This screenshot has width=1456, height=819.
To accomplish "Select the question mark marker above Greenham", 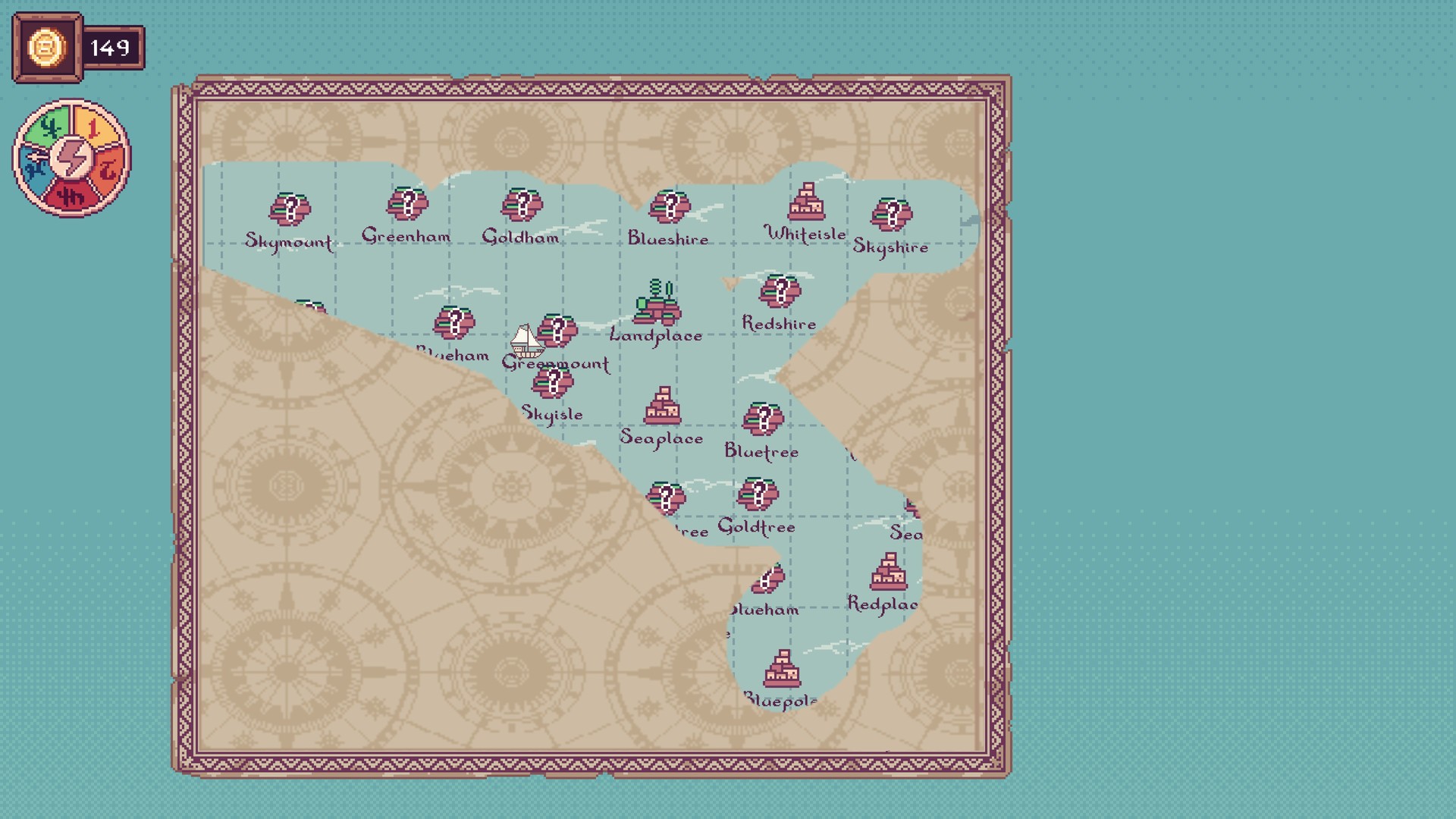I will (408, 203).
